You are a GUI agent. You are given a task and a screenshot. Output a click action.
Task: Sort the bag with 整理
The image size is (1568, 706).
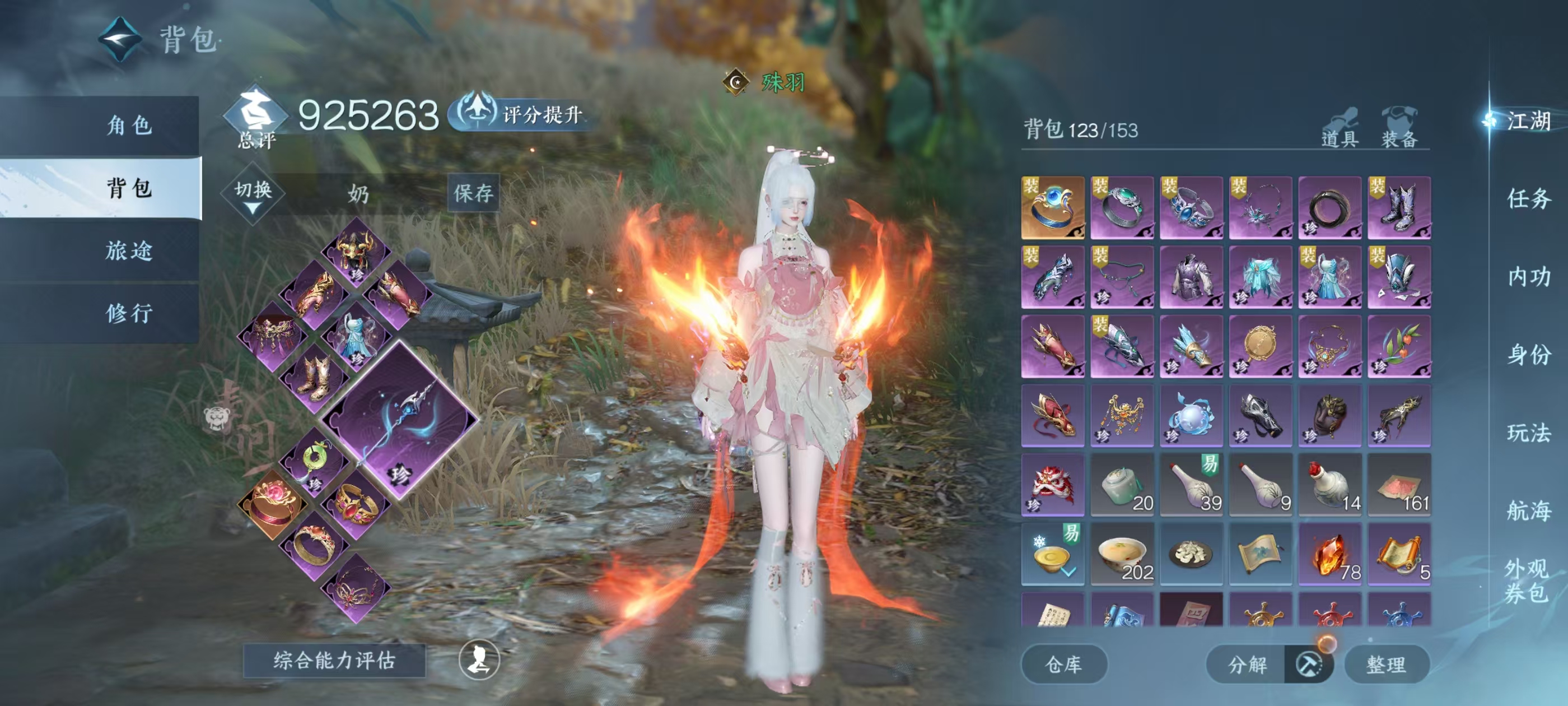1386,664
